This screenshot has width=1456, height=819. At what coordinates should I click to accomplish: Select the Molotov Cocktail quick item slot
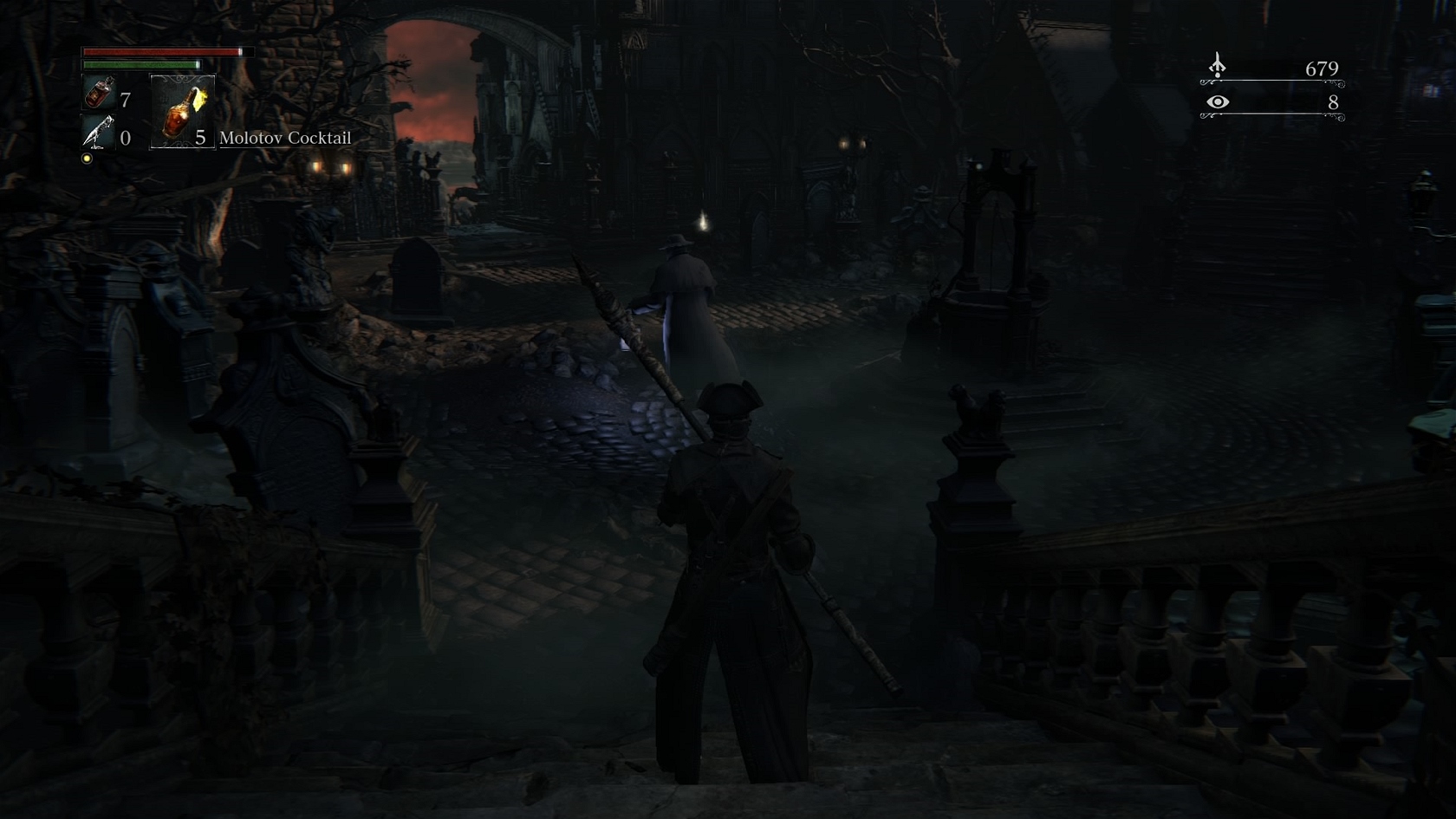[x=182, y=111]
